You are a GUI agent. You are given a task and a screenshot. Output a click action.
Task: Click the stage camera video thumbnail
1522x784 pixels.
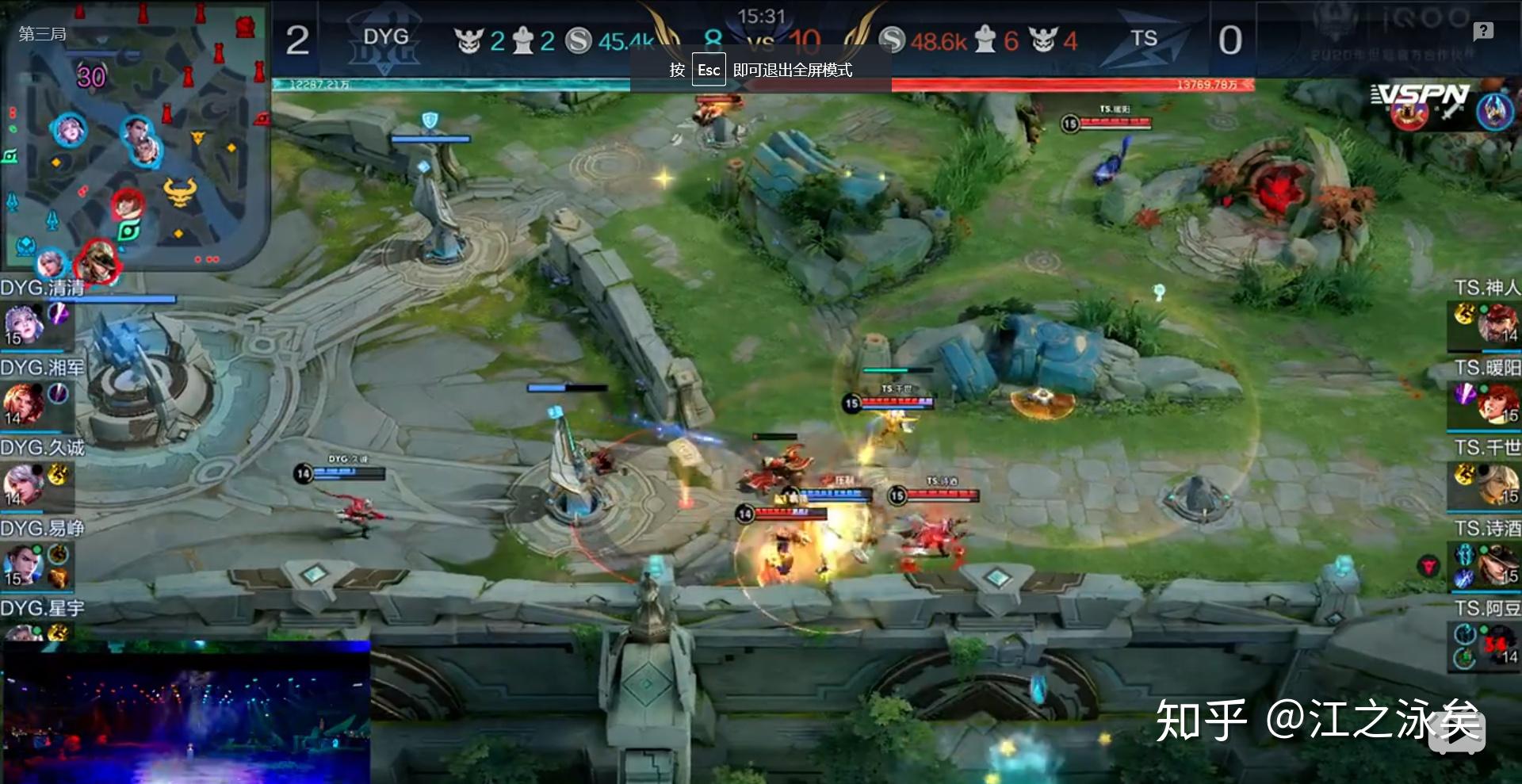pos(186,712)
